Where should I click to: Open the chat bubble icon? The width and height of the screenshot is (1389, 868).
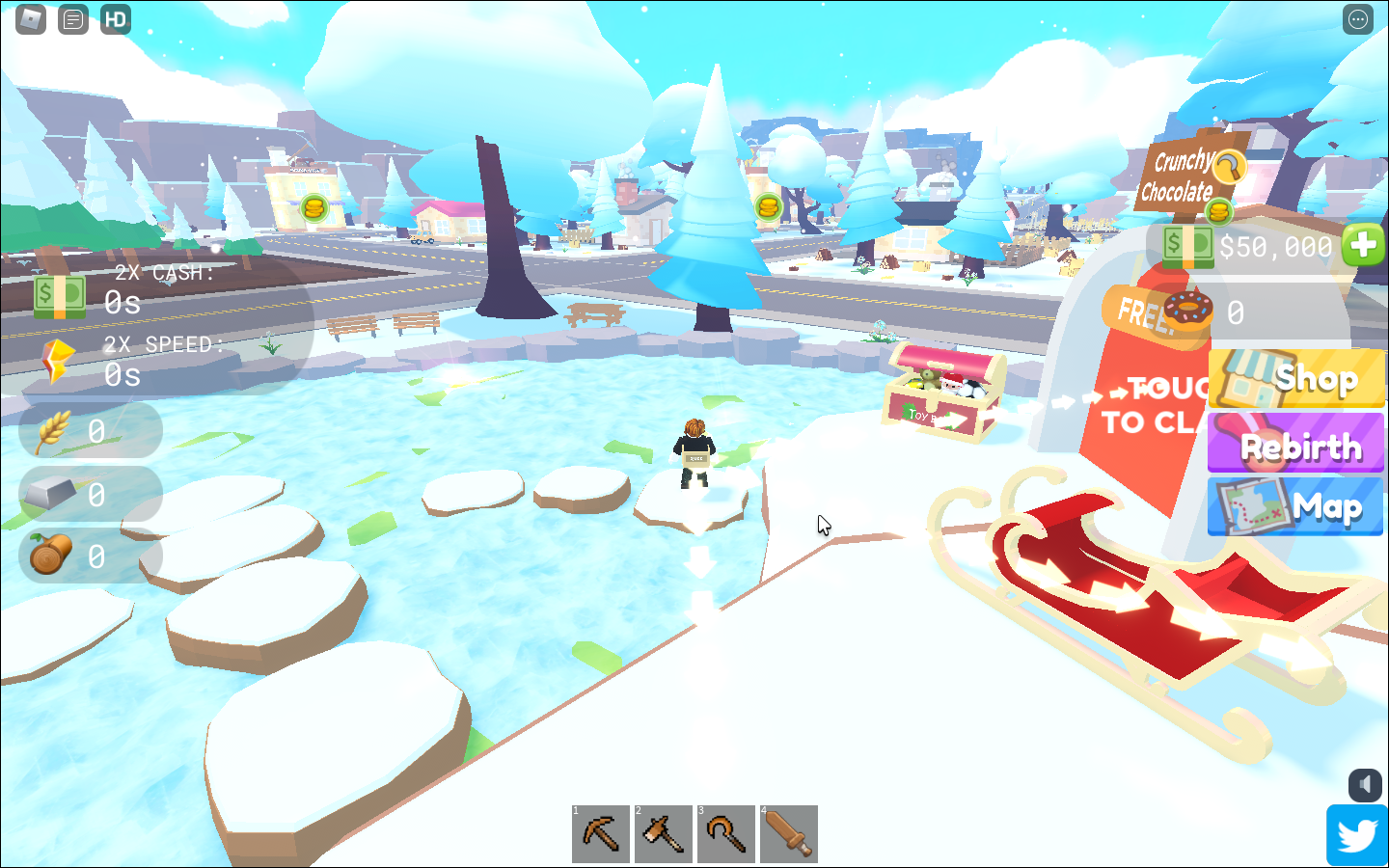click(x=72, y=18)
